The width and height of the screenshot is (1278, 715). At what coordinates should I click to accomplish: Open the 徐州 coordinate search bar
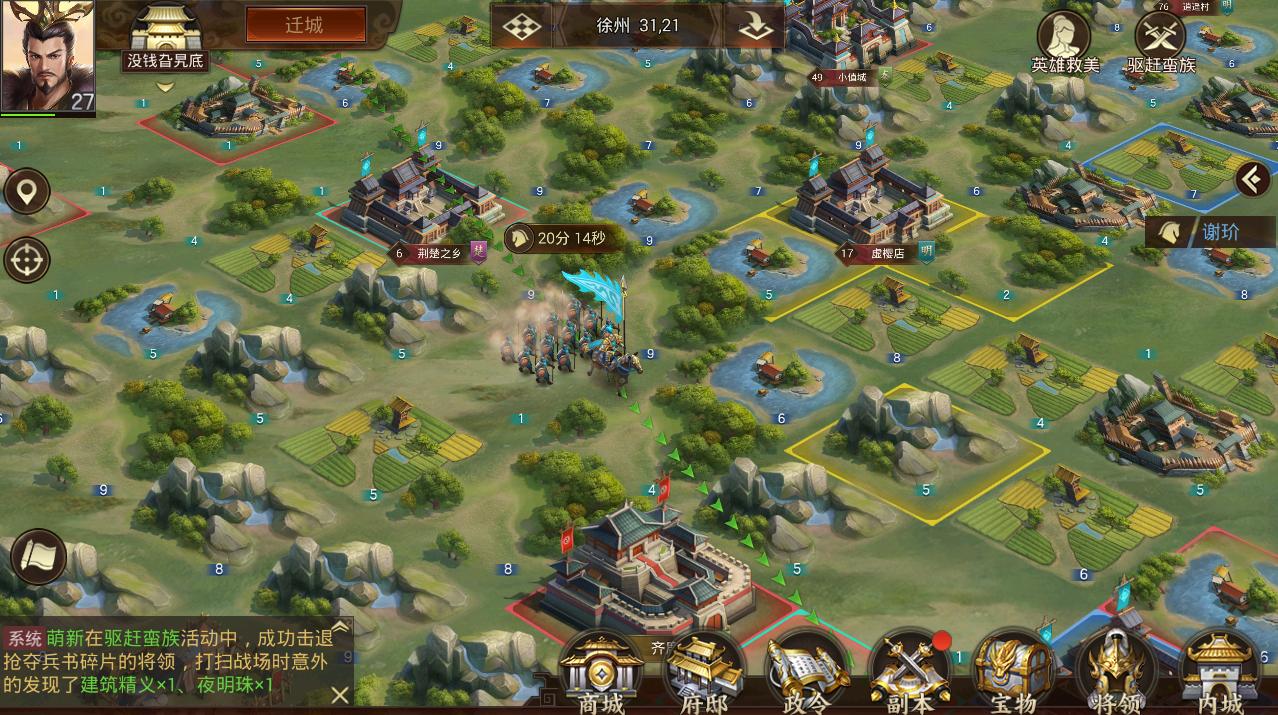637,26
